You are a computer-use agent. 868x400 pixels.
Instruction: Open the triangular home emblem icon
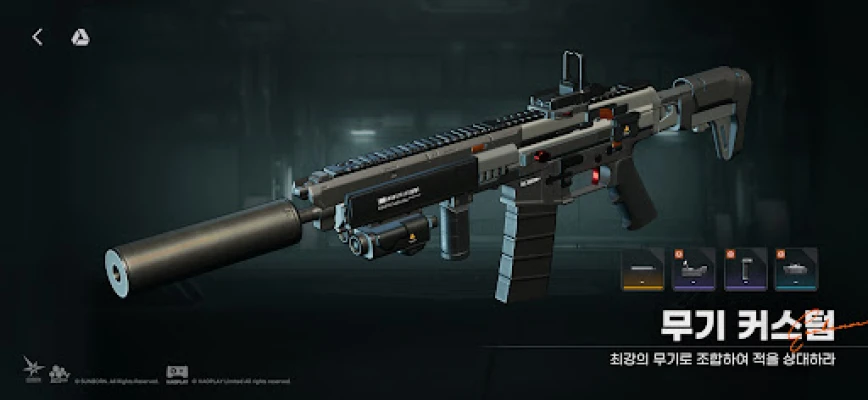pyautogui.click(x=79, y=38)
